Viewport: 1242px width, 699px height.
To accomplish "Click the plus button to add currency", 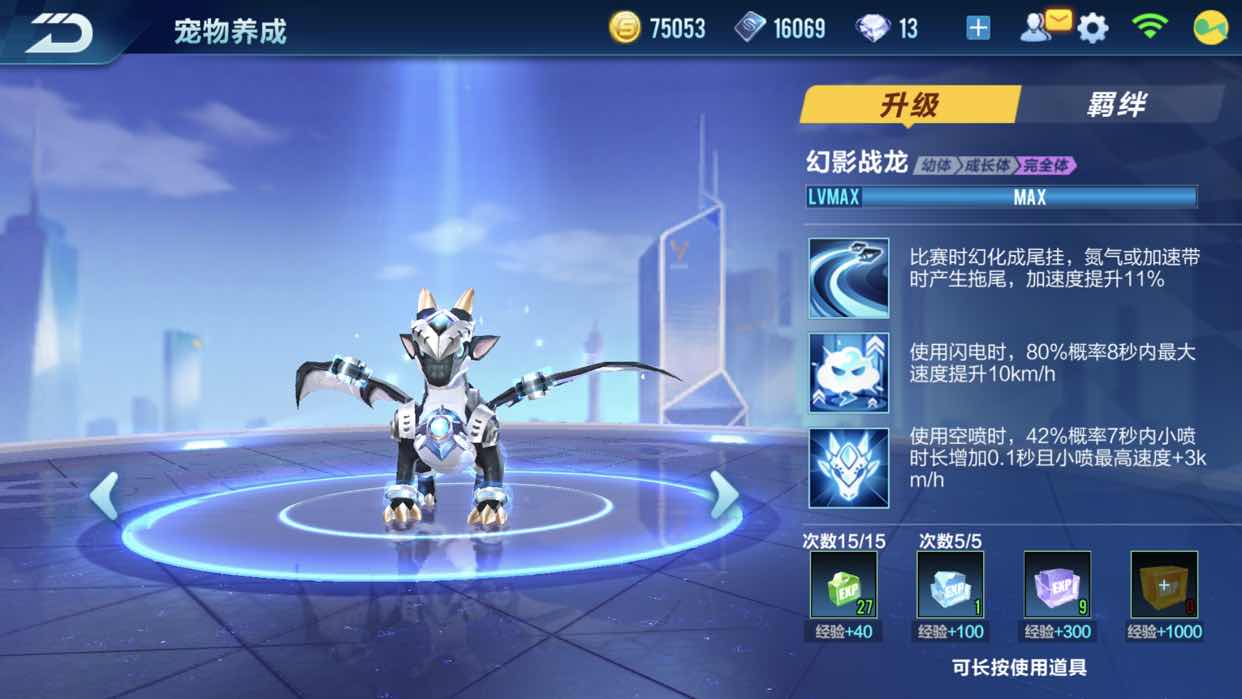I will 978,28.
